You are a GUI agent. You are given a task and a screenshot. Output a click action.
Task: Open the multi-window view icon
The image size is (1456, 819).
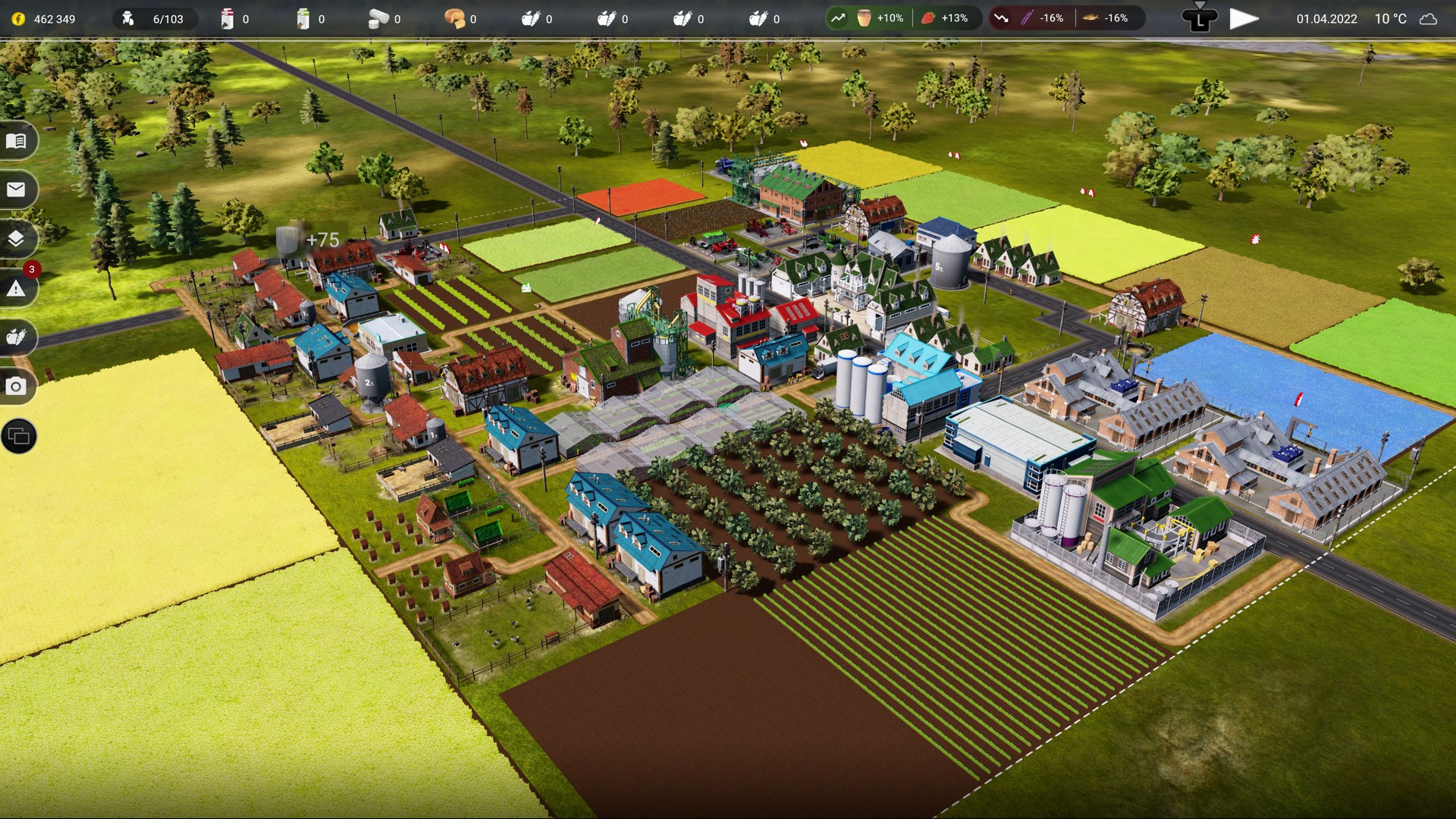click(18, 436)
